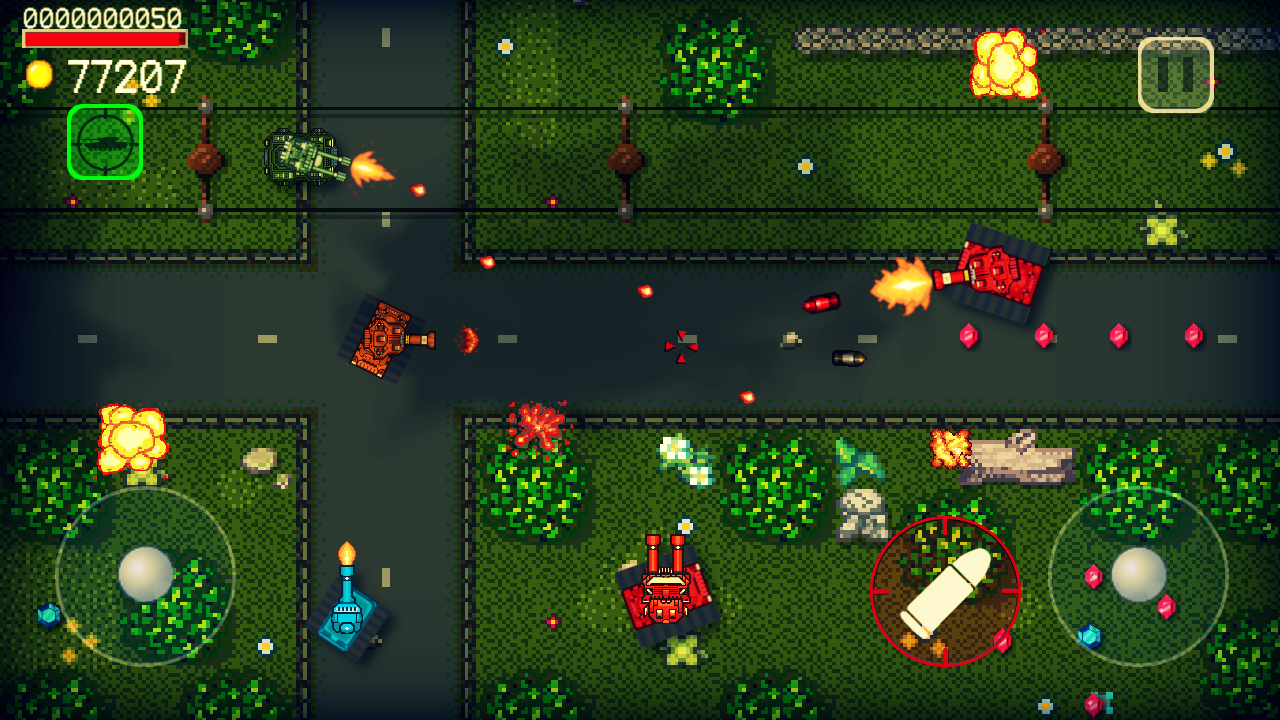This screenshot has height=720, width=1280.
Task: Select the green tank radar icon in HUD
Action: [x=104, y=142]
